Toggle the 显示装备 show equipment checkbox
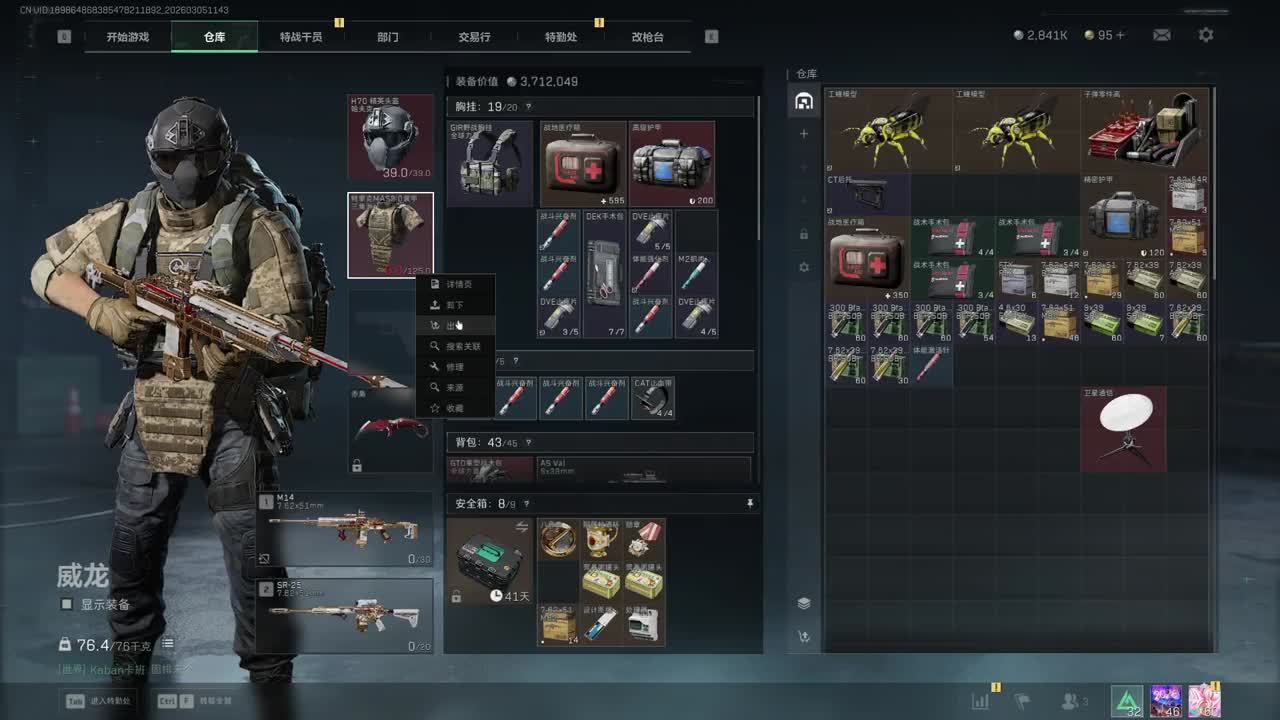The height and width of the screenshot is (720, 1280). click(67, 604)
